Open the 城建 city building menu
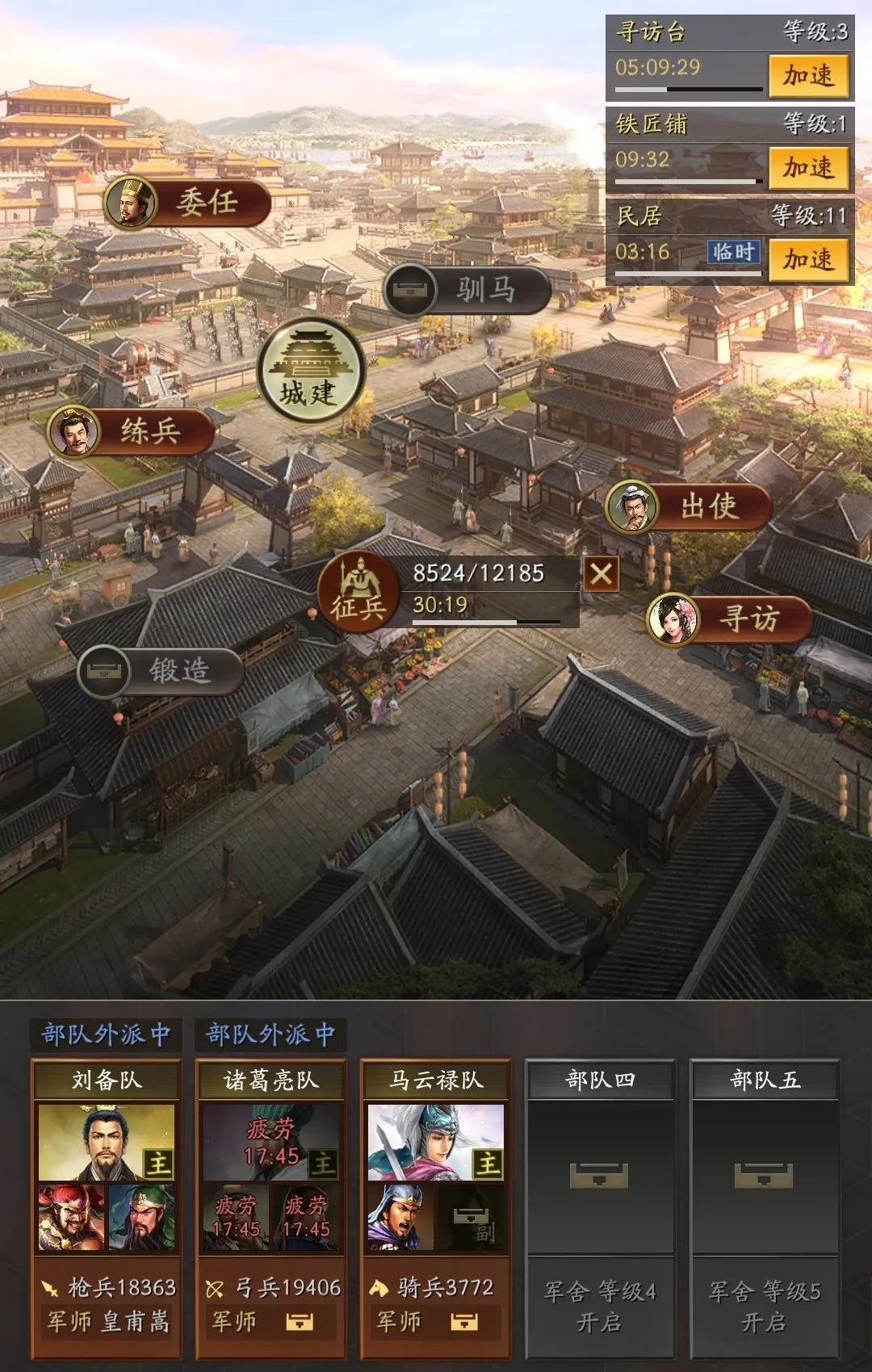This screenshot has height=1372, width=872. coord(310,372)
